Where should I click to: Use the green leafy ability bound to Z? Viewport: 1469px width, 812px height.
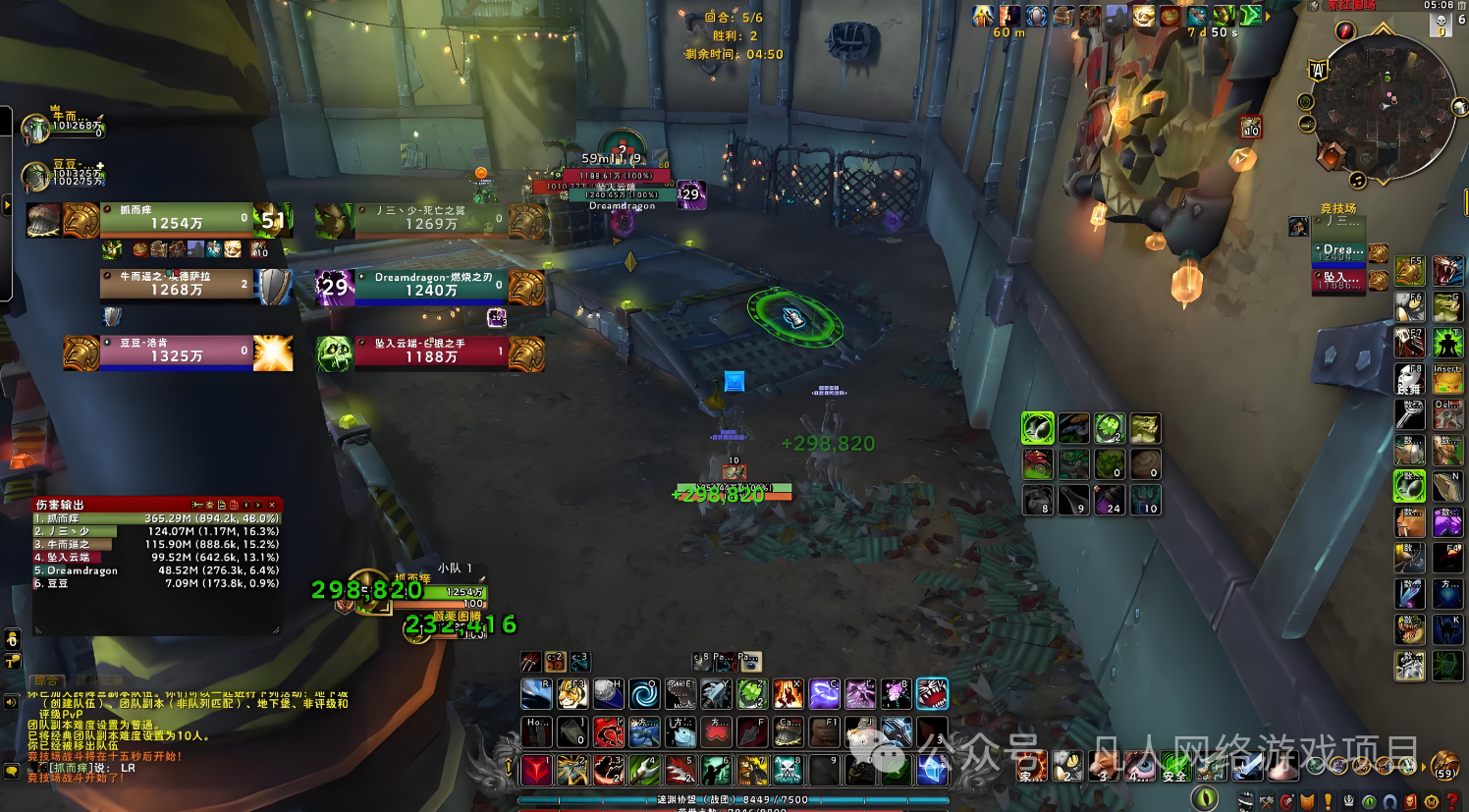751,694
